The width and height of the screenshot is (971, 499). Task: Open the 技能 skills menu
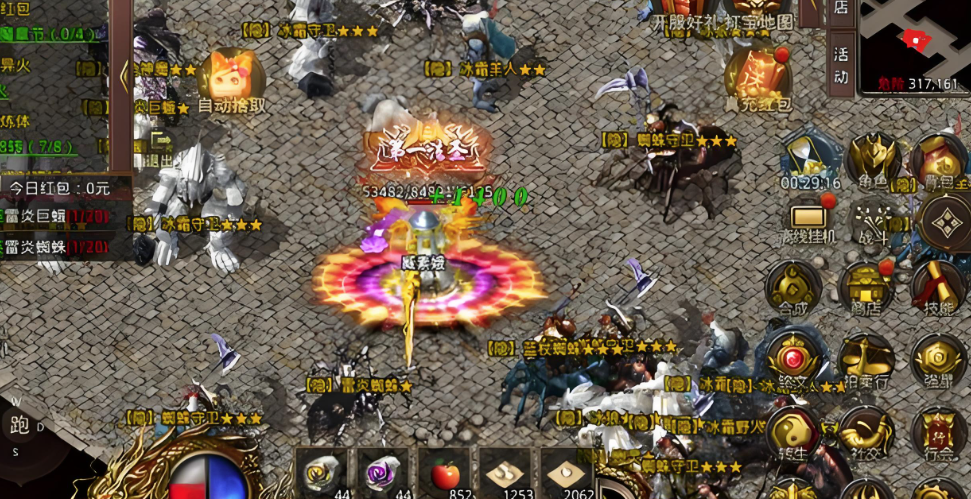point(938,289)
